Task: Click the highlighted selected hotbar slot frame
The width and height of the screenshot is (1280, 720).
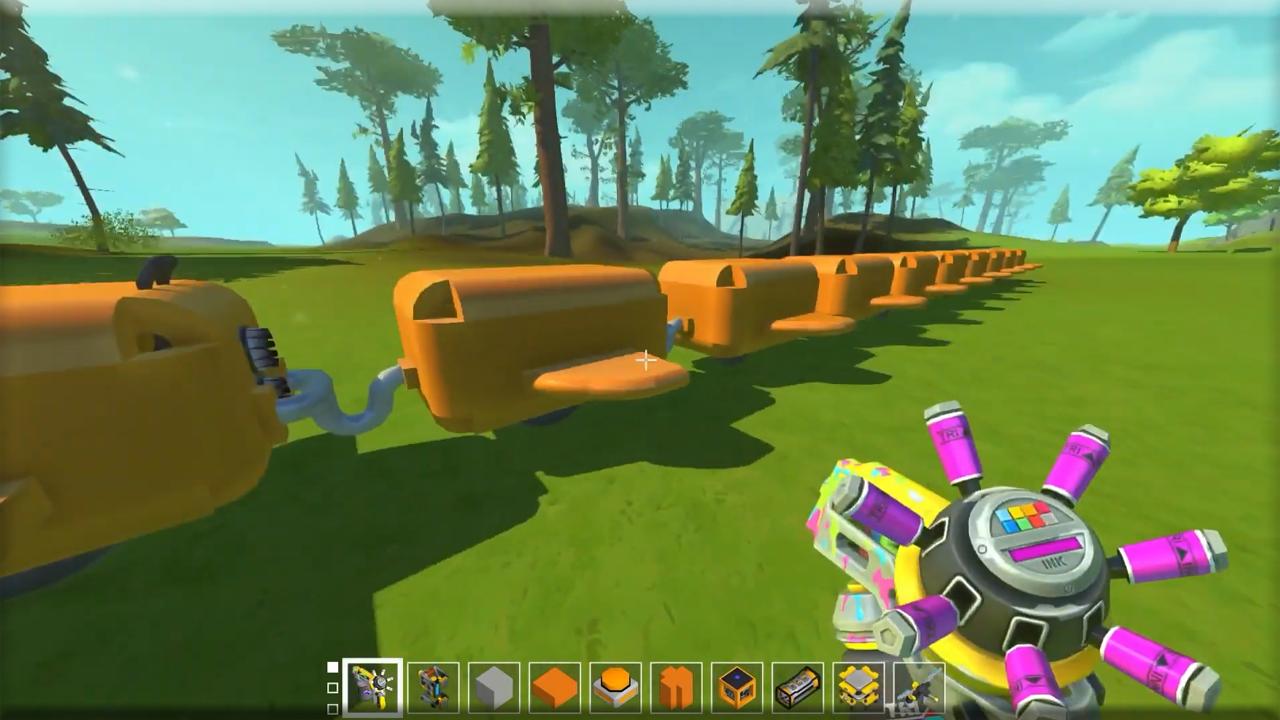Action: click(x=372, y=686)
